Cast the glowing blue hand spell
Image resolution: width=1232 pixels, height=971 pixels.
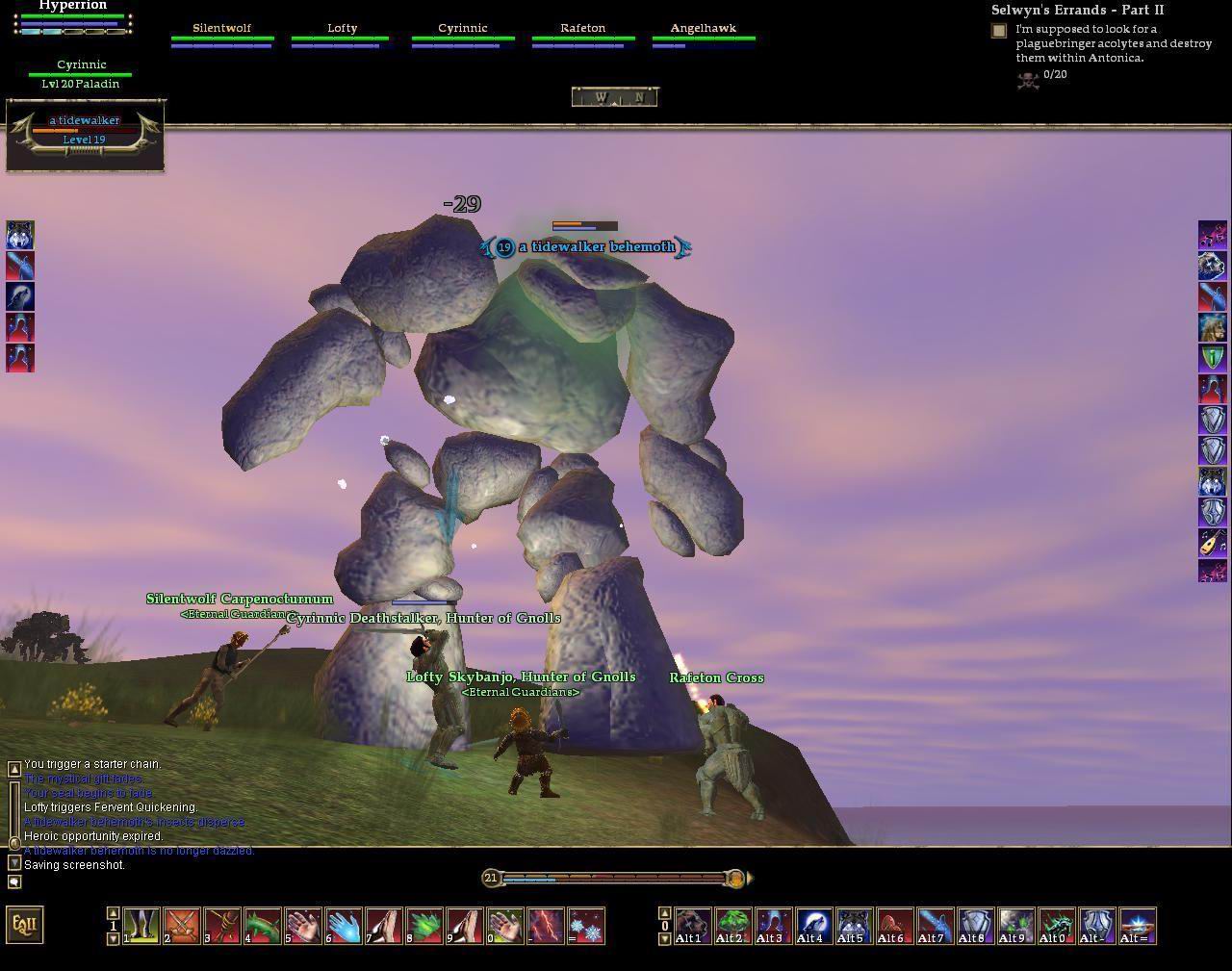click(x=343, y=926)
